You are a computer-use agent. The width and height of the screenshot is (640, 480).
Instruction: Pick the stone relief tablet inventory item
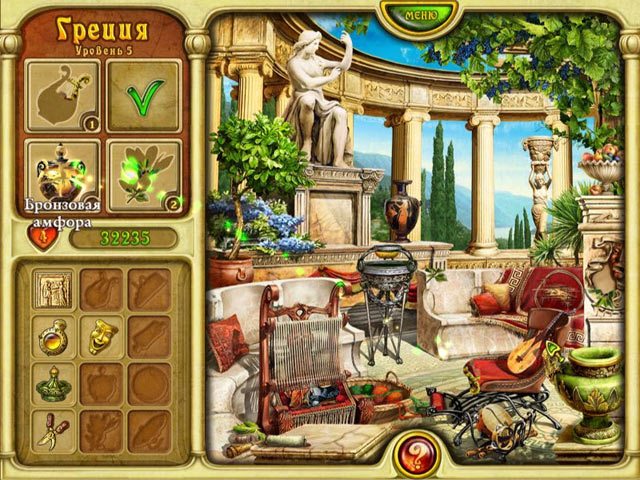pos(53,289)
